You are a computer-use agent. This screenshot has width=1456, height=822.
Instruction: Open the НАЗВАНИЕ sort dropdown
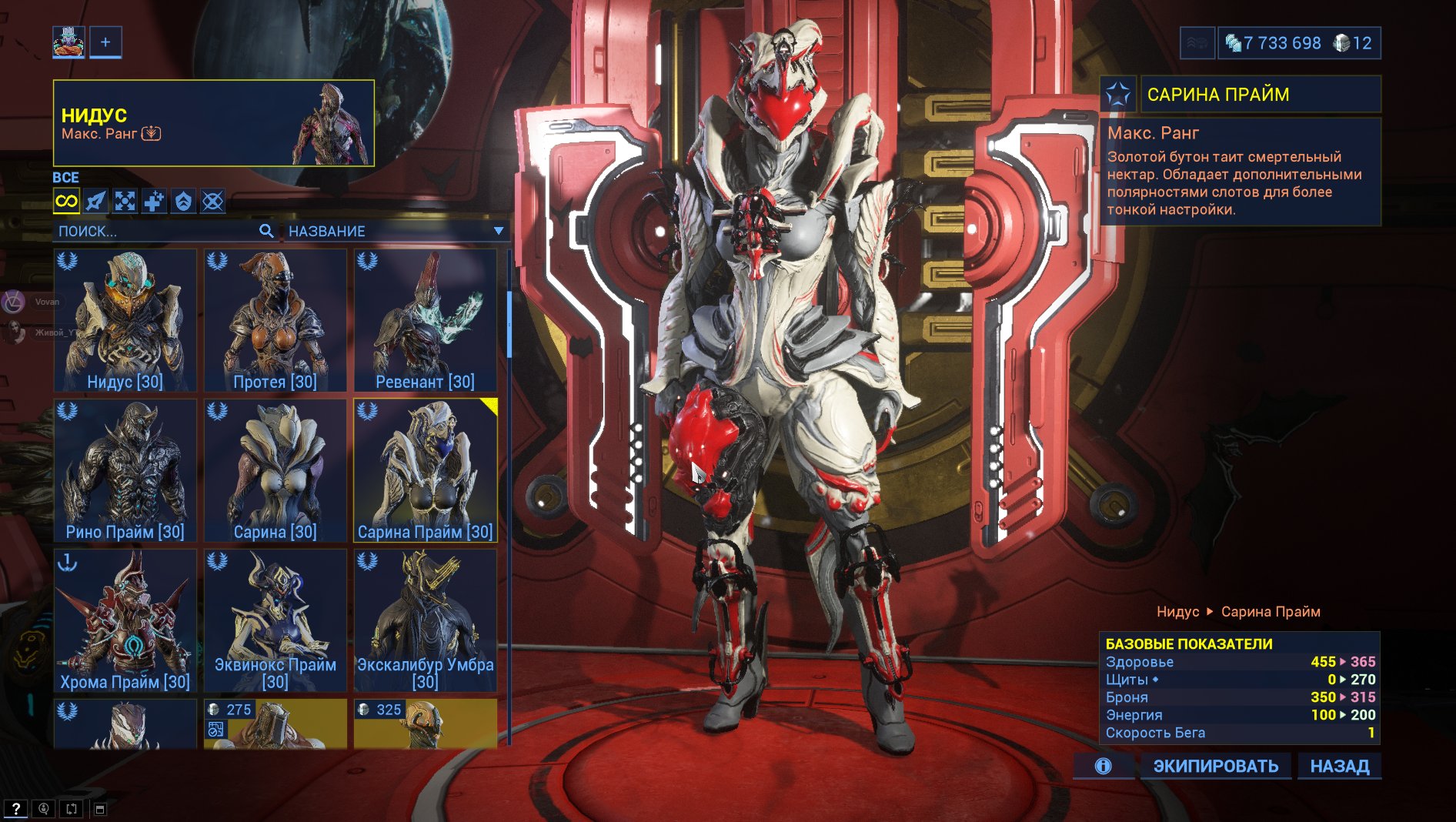pos(395,231)
